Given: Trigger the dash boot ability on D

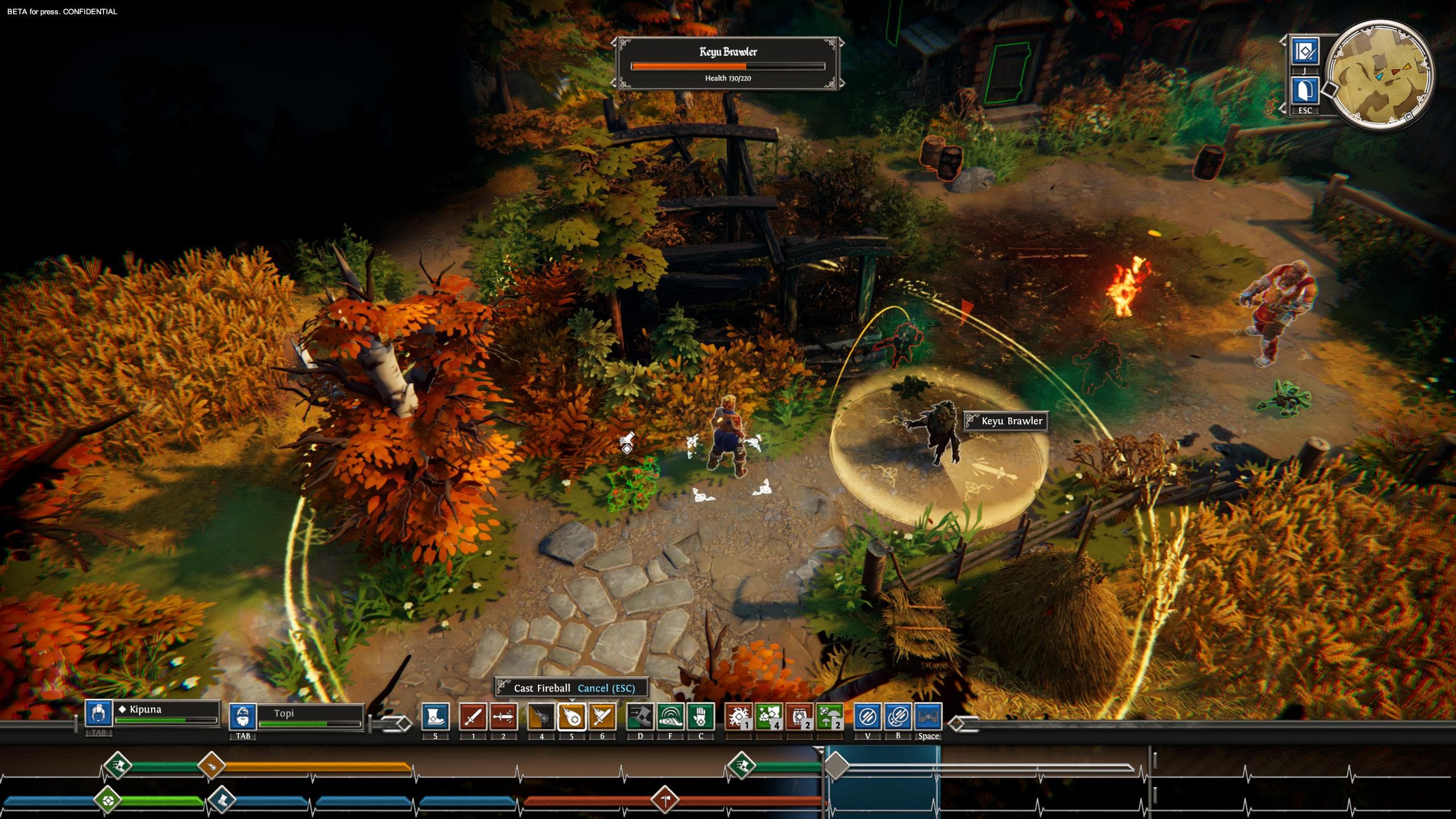Looking at the screenshot, I should click(x=640, y=717).
